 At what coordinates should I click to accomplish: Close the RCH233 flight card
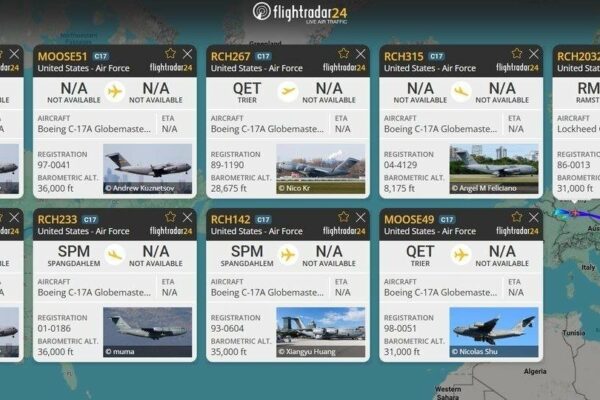point(187,217)
